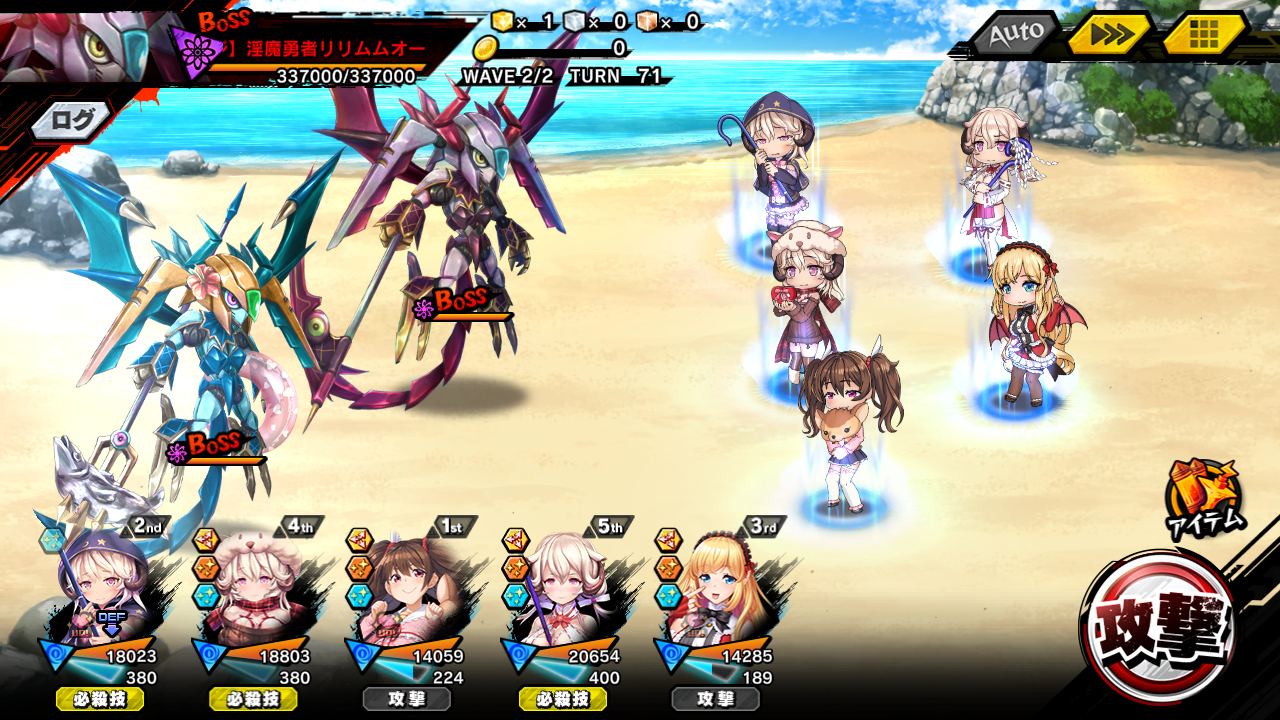Select the hooded girl's 2nd-order portrait
The width and height of the screenshot is (1280, 720).
tap(100, 590)
